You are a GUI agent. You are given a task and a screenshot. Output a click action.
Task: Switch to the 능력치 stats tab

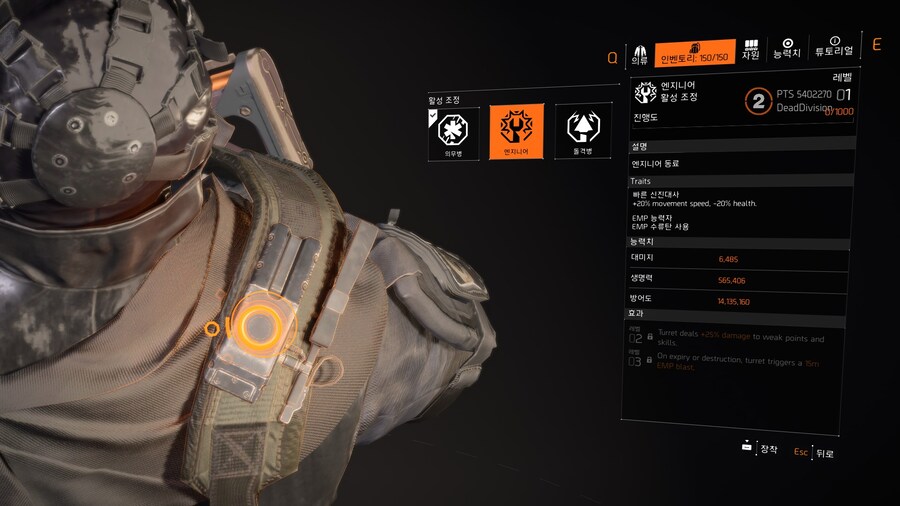pos(787,48)
